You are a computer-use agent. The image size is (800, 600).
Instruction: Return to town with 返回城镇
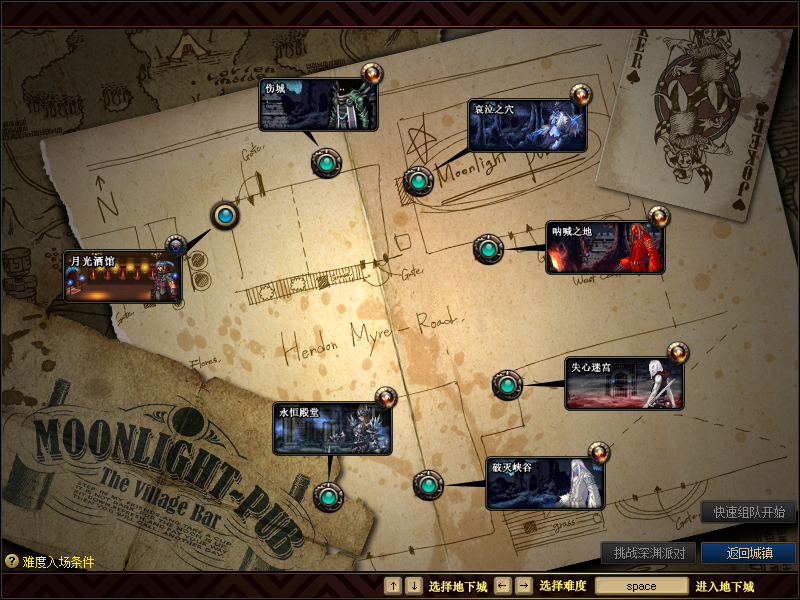(748, 553)
